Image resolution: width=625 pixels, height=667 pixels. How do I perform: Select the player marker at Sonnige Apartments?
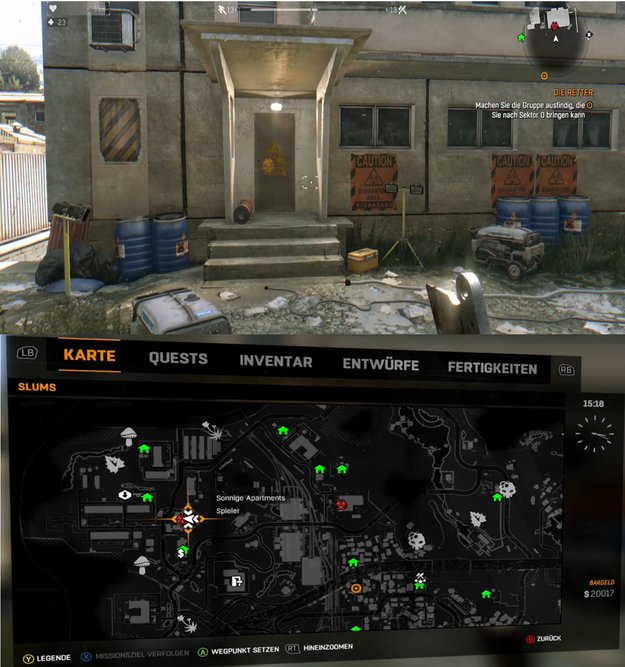coord(188,518)
